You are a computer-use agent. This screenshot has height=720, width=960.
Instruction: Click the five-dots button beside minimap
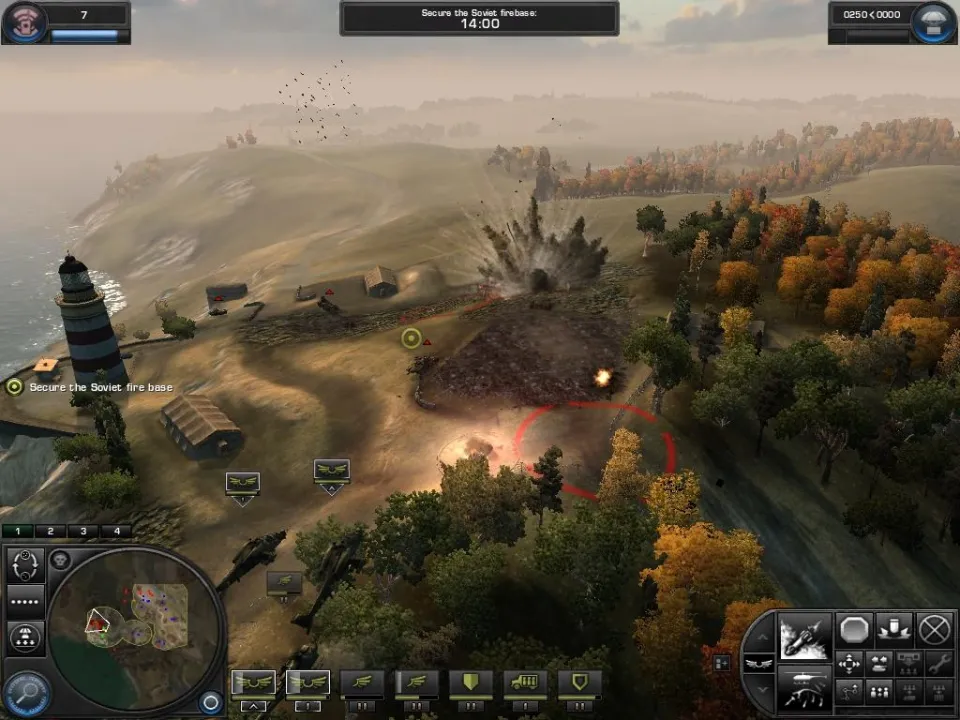tap(27, 600)
